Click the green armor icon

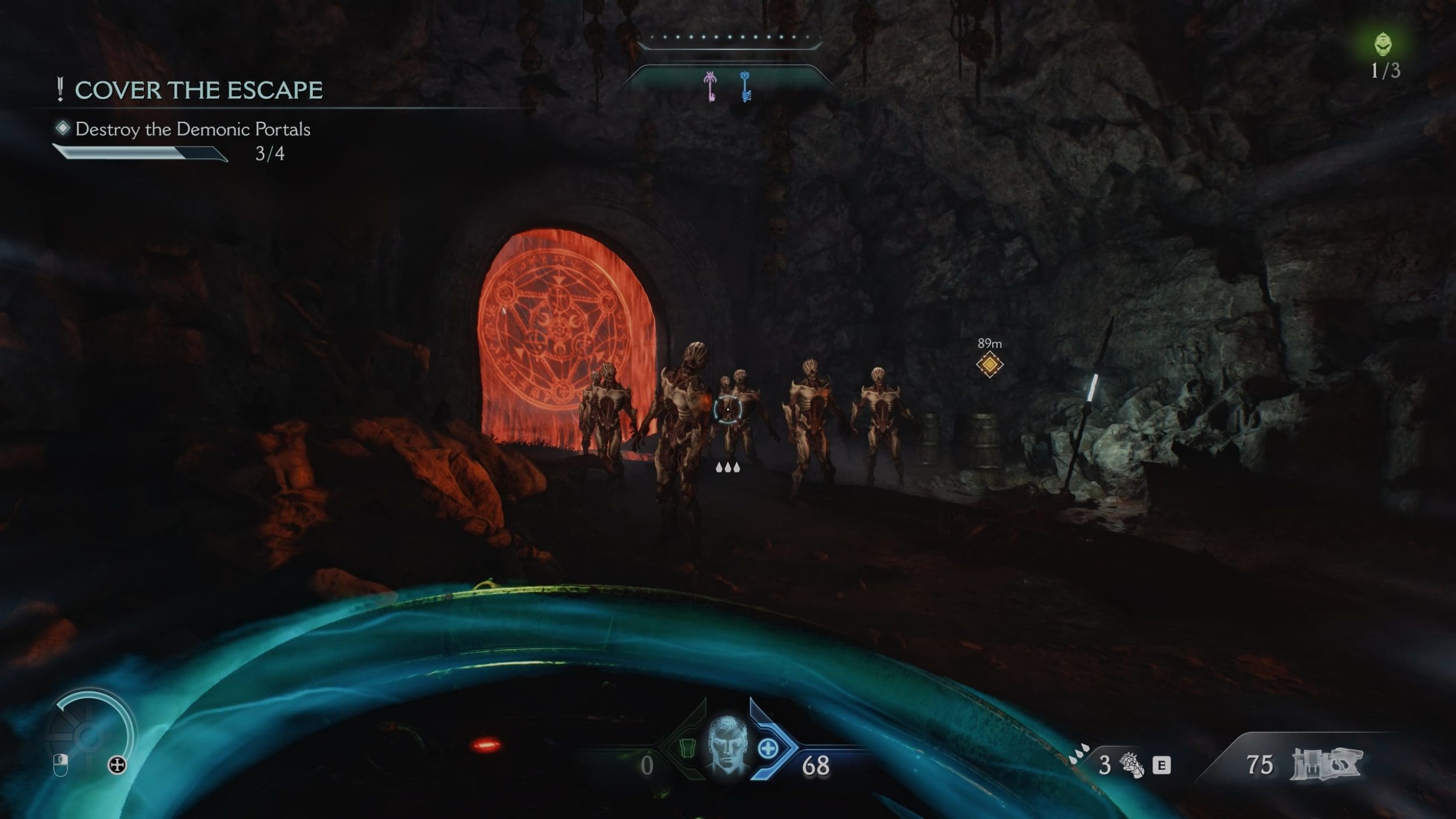(x=690, y=748)
